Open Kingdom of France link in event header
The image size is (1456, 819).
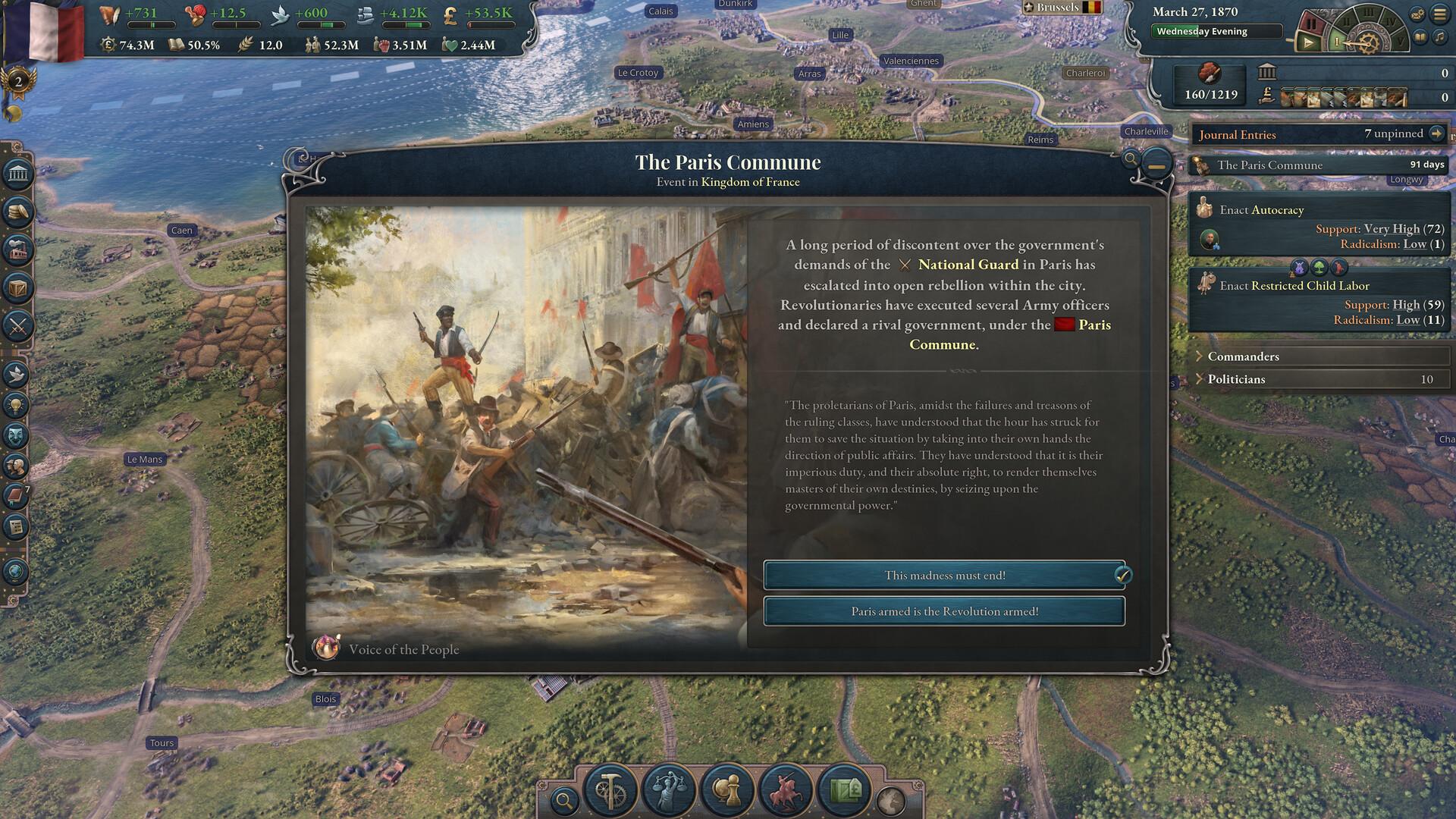click(x=752, y=182)
